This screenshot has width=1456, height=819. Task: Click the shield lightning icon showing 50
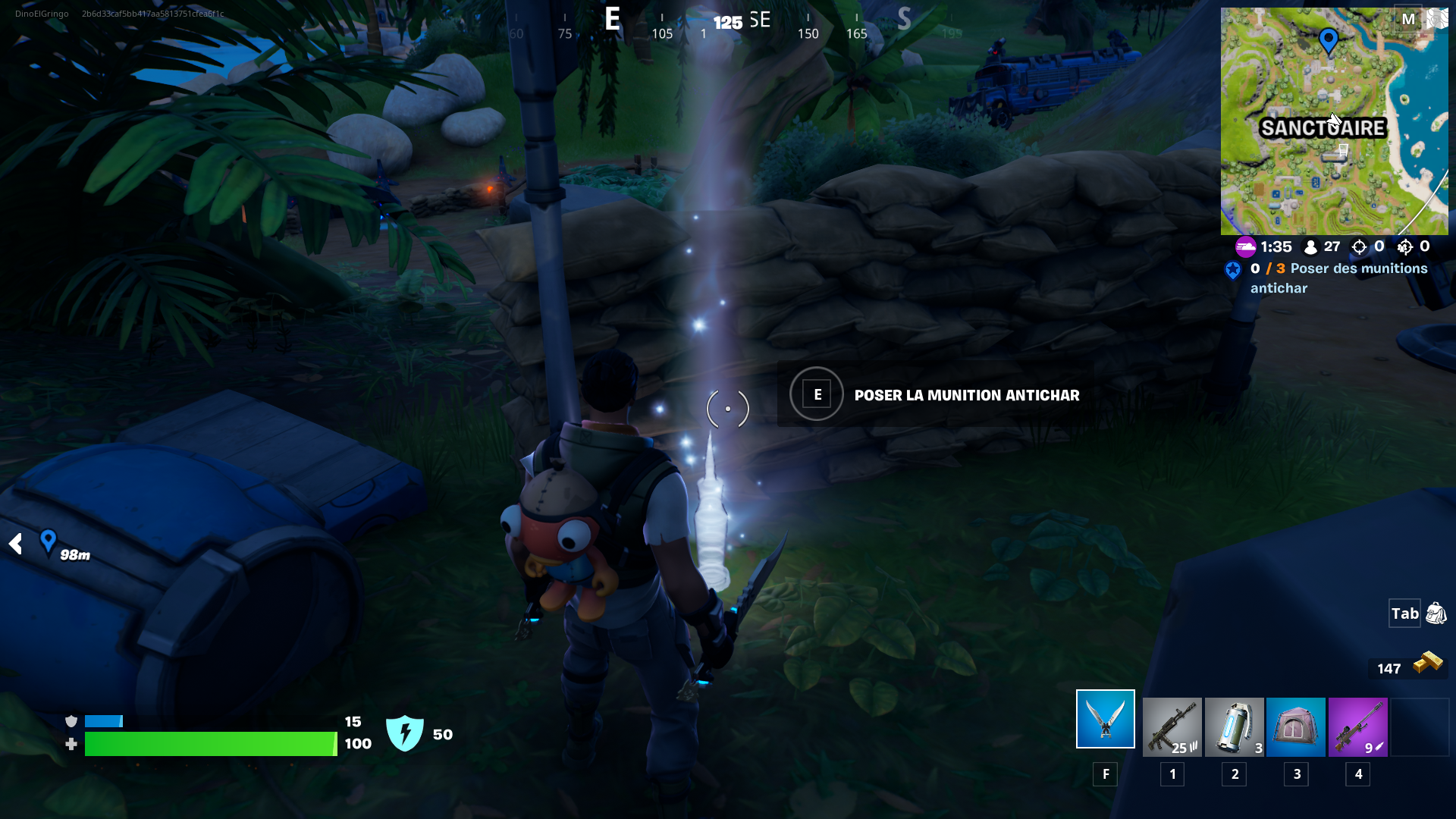406,732
